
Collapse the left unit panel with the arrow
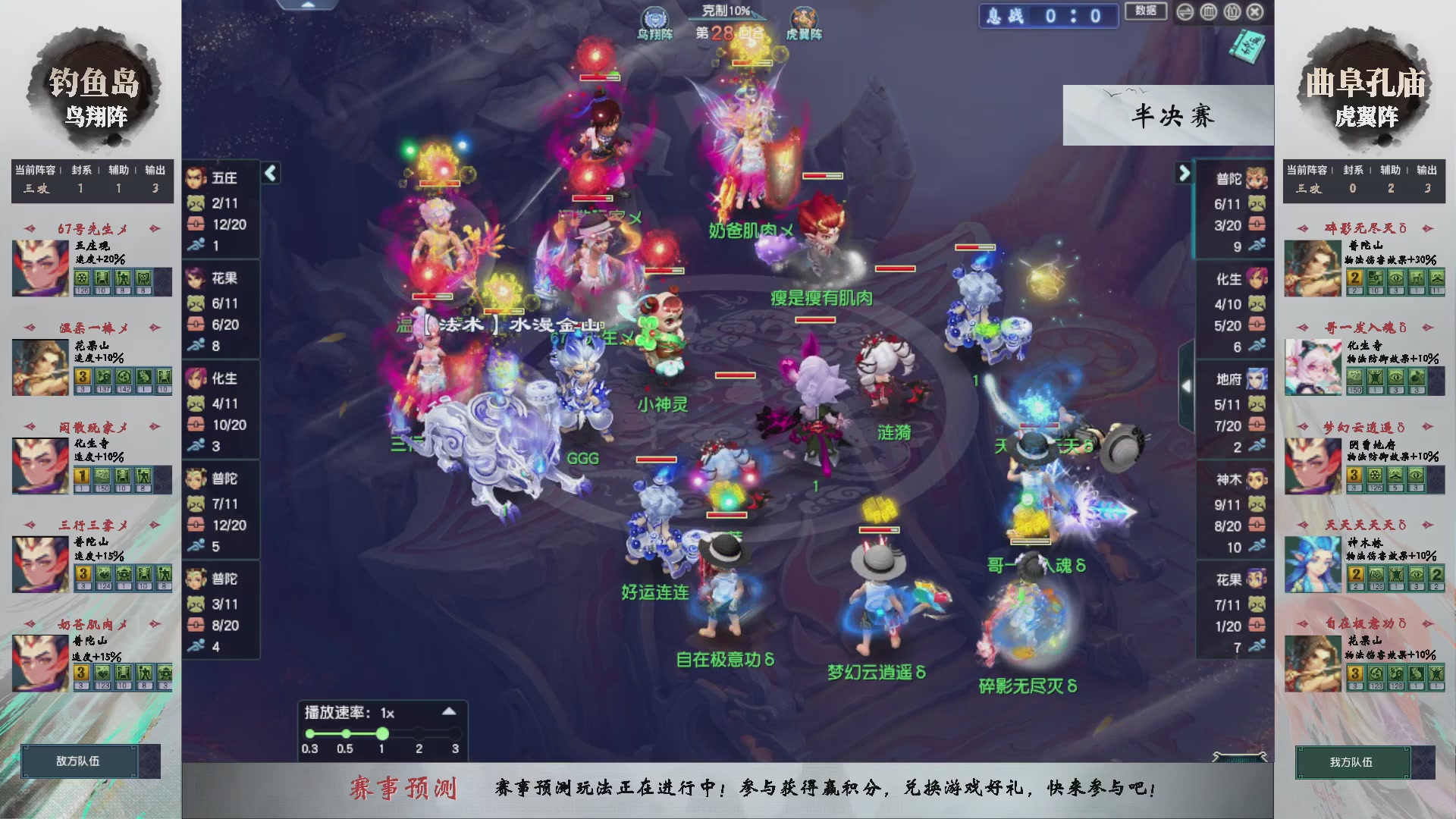(271, 173)
